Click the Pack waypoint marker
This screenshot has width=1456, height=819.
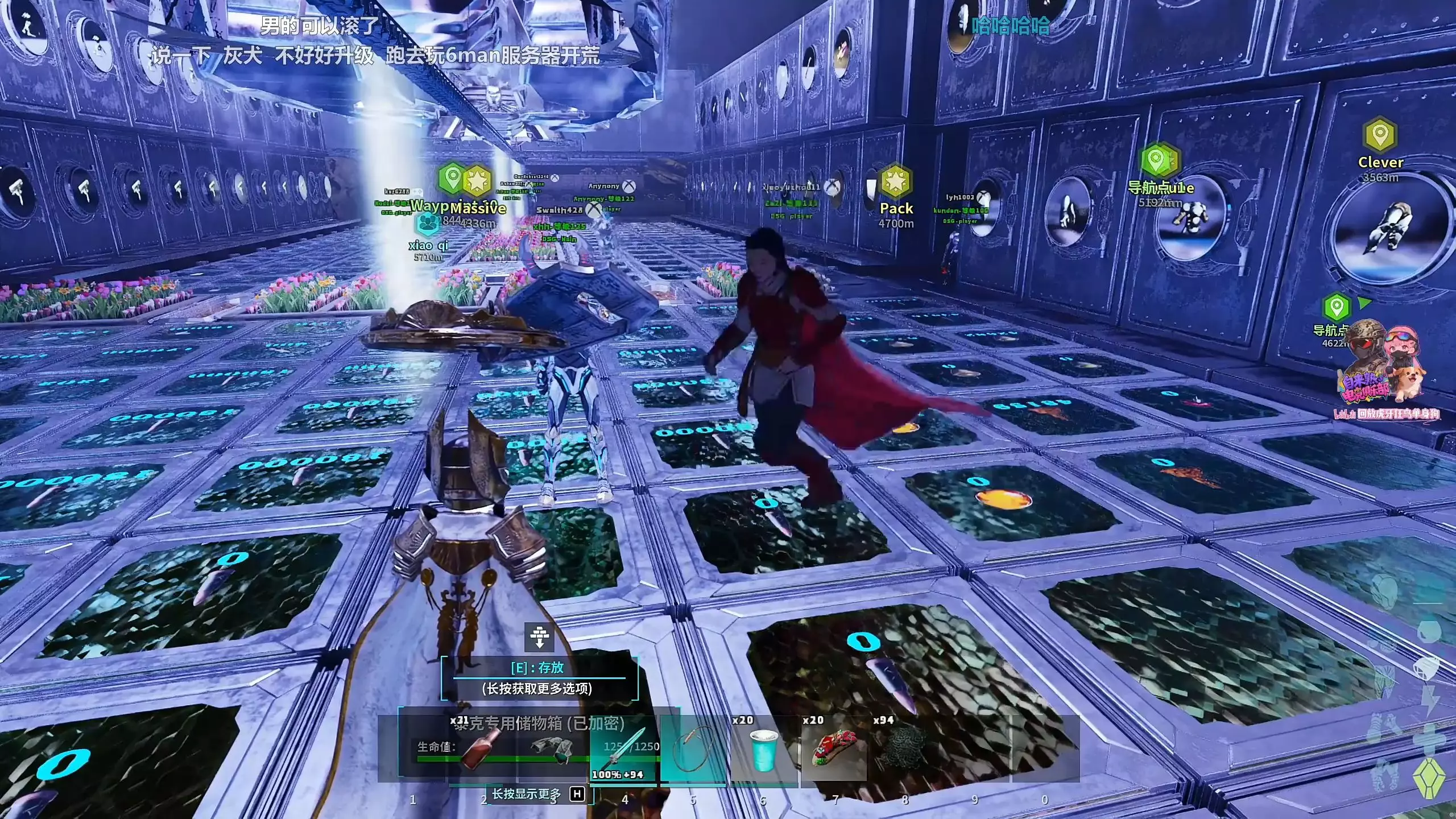coord(896,182)
